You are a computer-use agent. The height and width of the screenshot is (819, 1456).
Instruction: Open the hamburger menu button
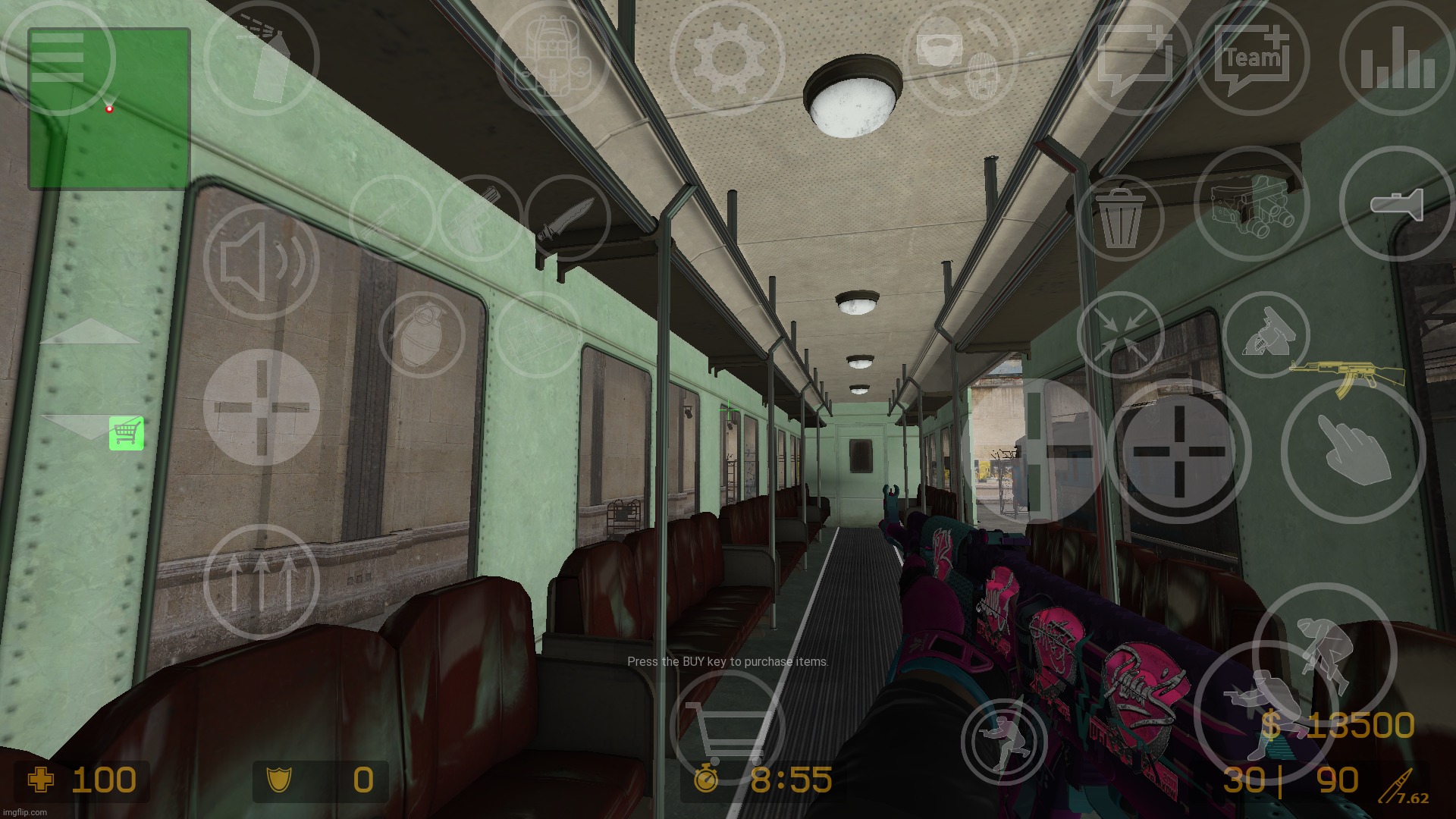(58, 58)
